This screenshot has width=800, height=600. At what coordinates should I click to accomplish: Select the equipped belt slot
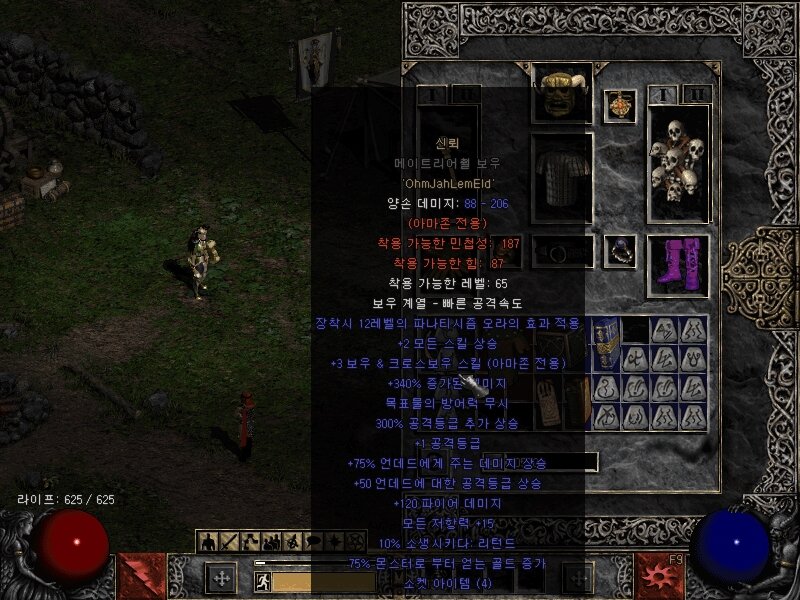click(x=562, y=251)
